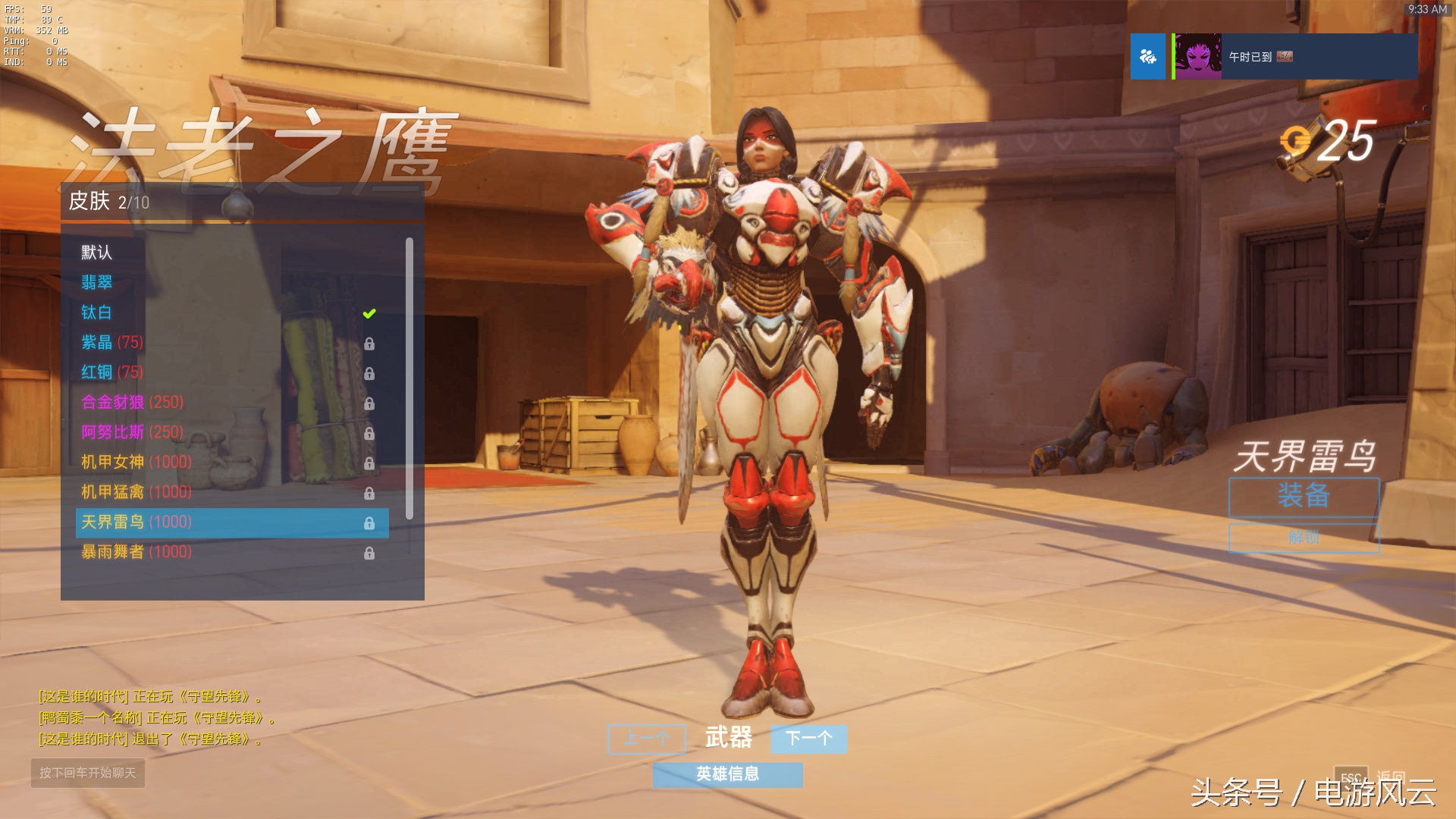The width and height of the screenshot is (1456, 819).
Task: Choose the 合金豺狼 (250) skin
Action: [133, 402]
